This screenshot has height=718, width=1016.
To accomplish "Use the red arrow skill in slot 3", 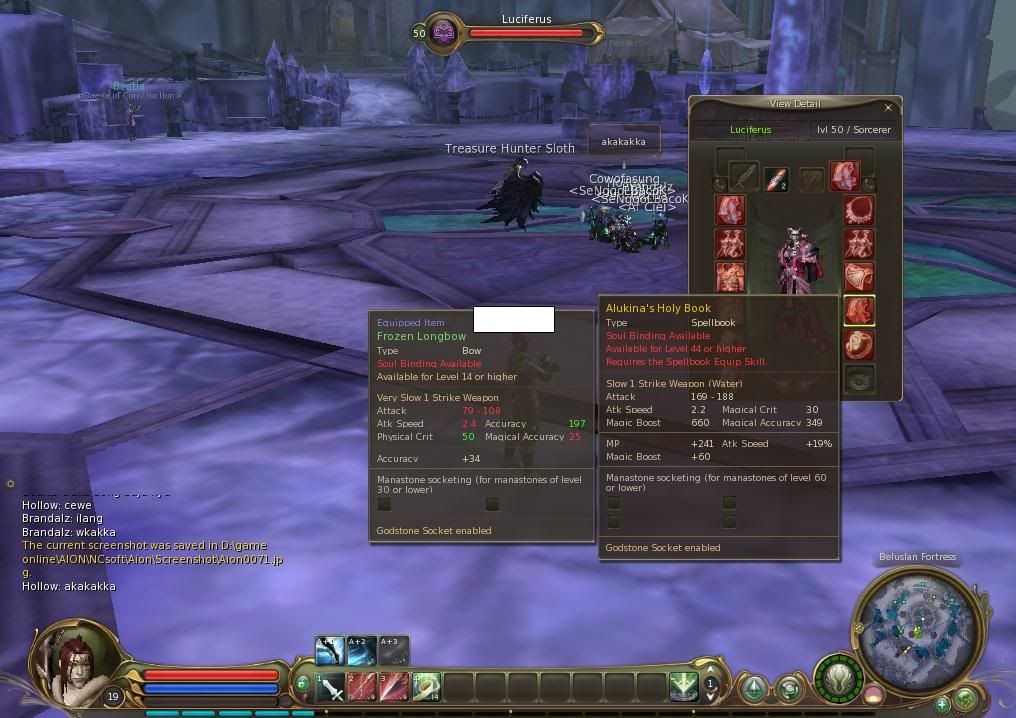I will [x=394, y=687].
